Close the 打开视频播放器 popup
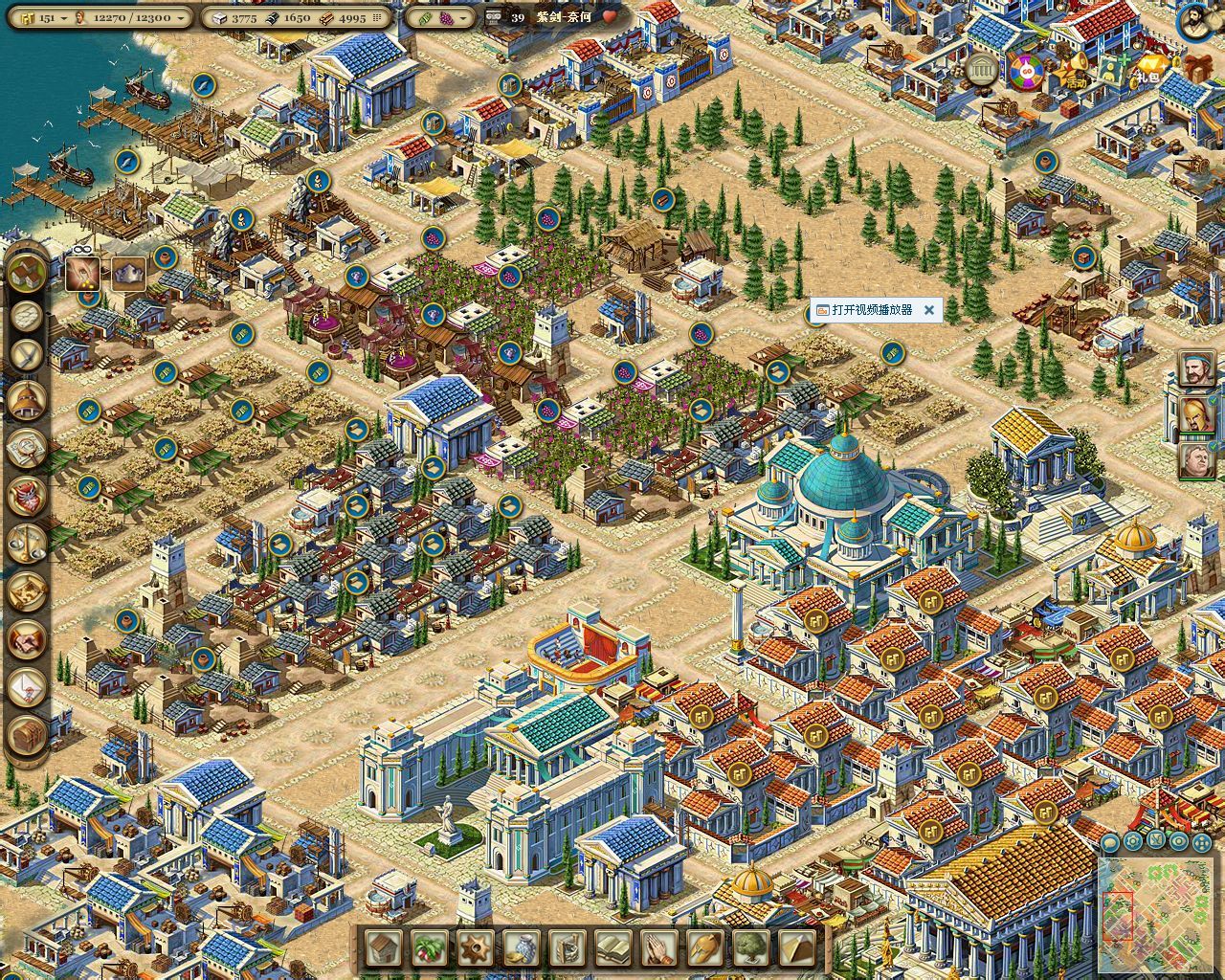The image size is (1225, 980). pyautogui.click(x=928, y=310)
